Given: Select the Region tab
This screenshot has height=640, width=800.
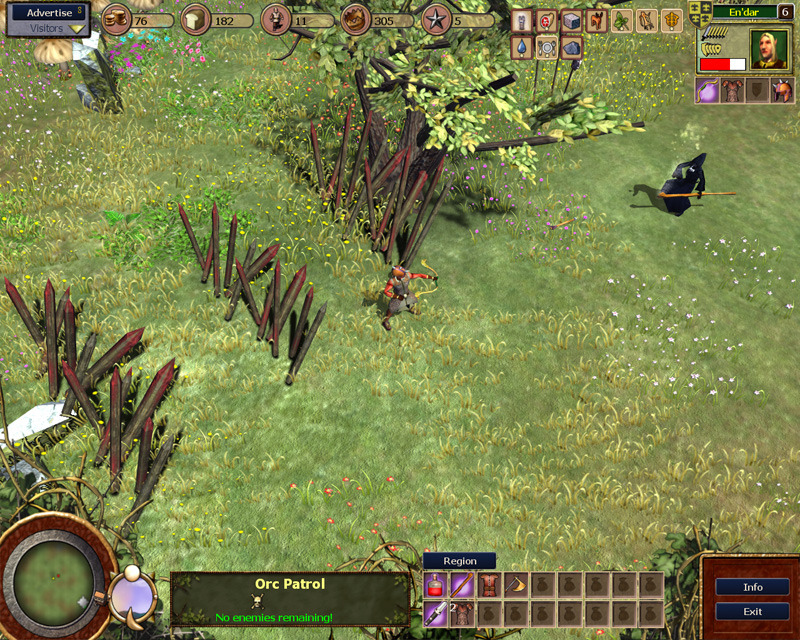Looking at the screenshot, I should coord(459,562).
